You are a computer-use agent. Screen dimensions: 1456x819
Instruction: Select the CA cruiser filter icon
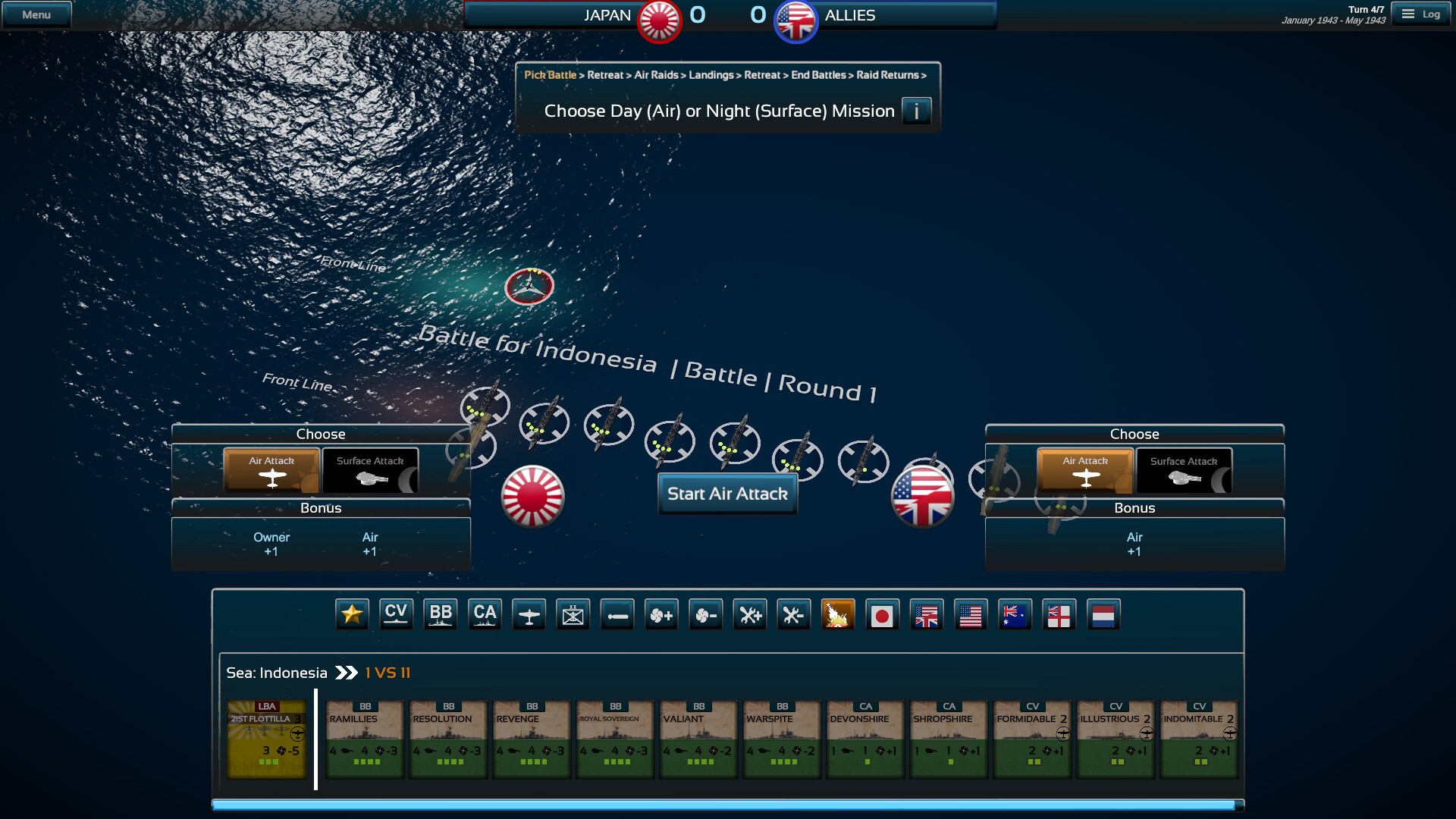[485, 614]
